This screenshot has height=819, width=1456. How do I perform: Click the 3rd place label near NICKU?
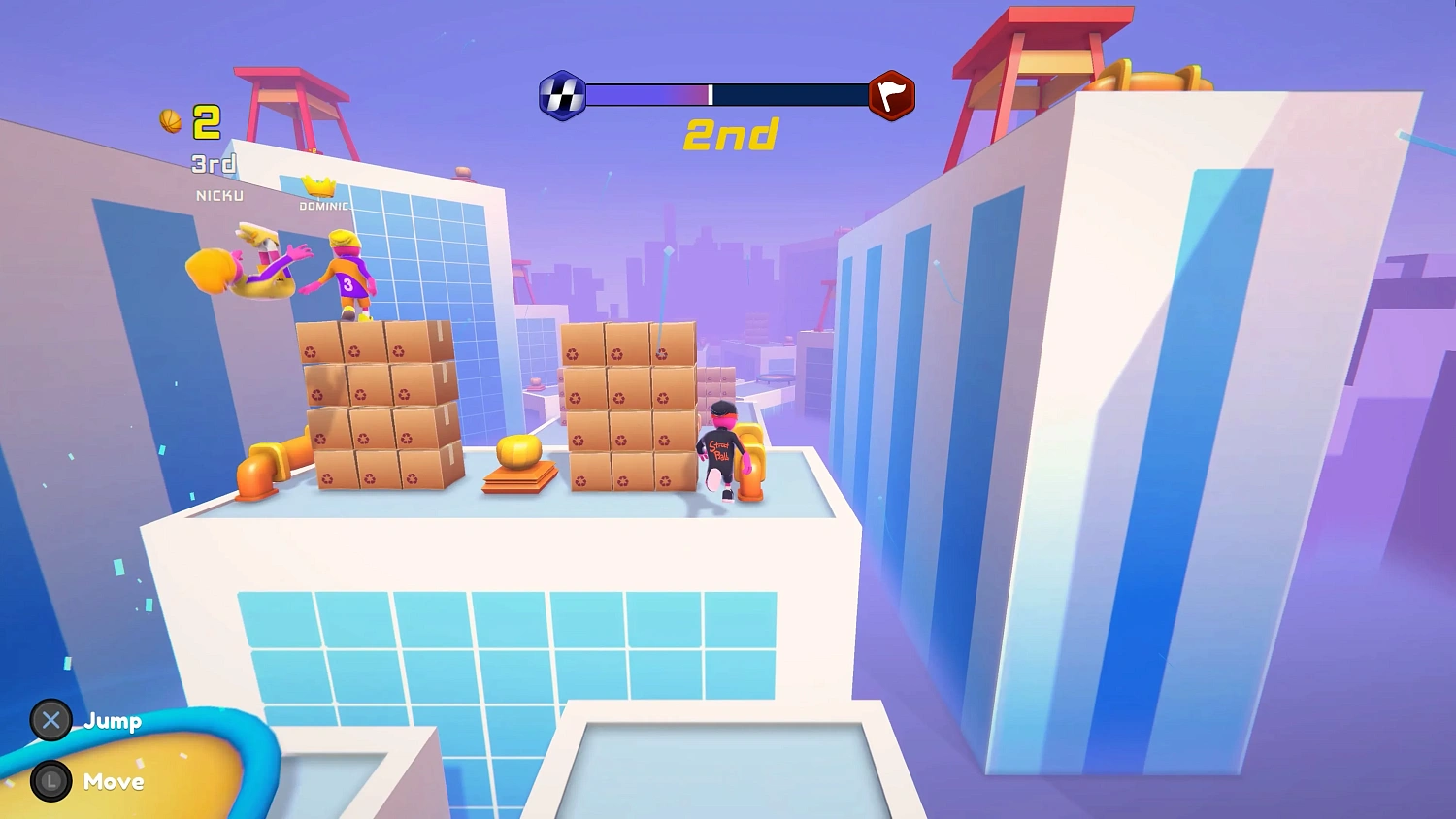pos(212,164)
